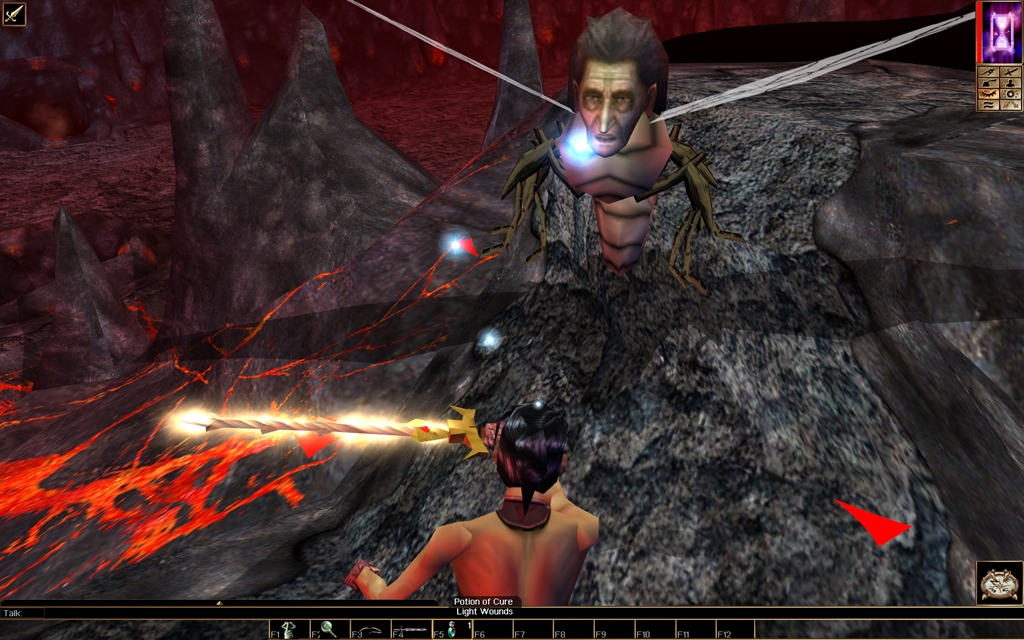Activate the magnifying glass quickslot
The height and width of the screenshot is (640, 1024).
[328, 630]
